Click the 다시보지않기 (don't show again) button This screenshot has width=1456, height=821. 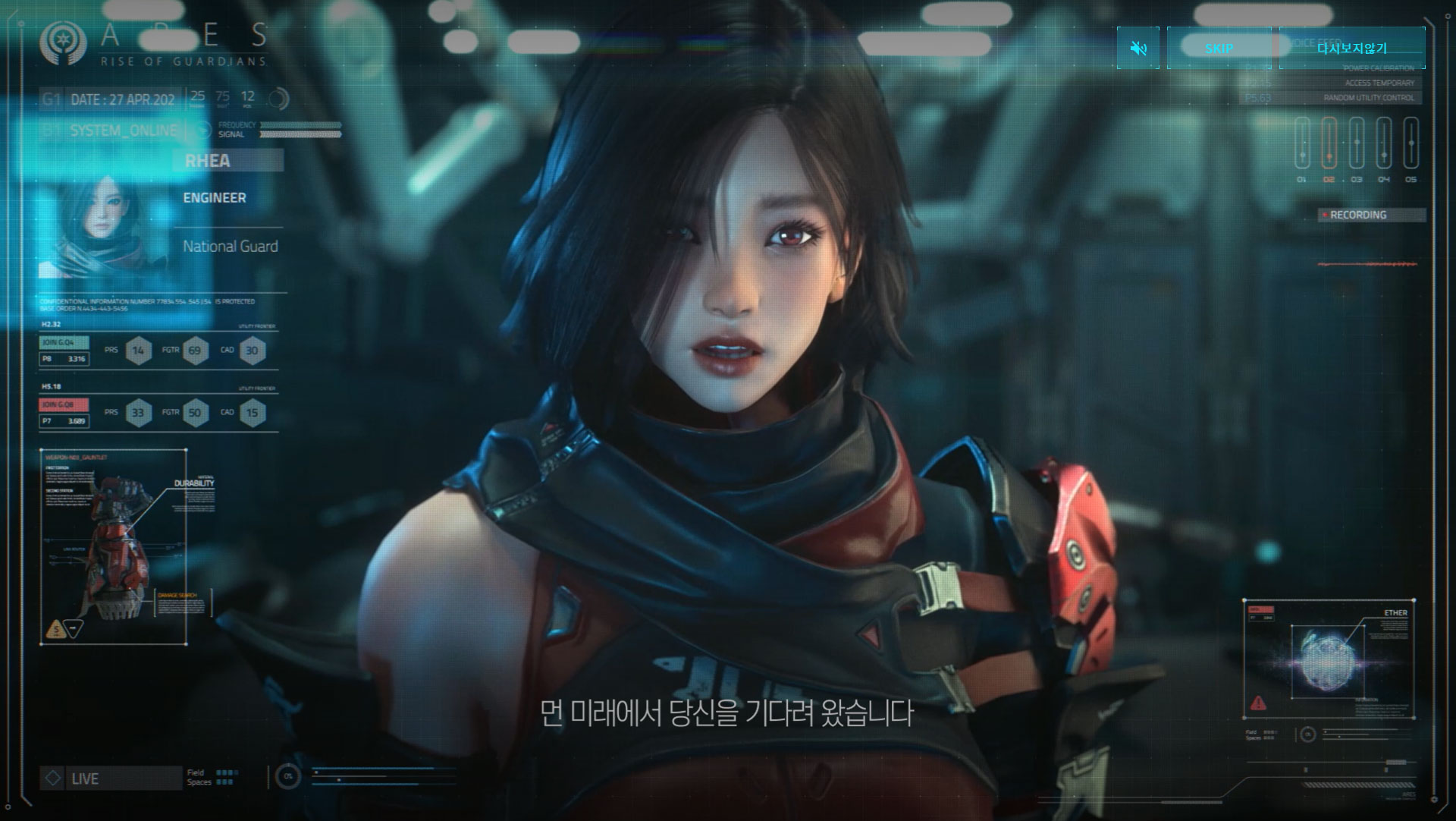(1352, 49)
